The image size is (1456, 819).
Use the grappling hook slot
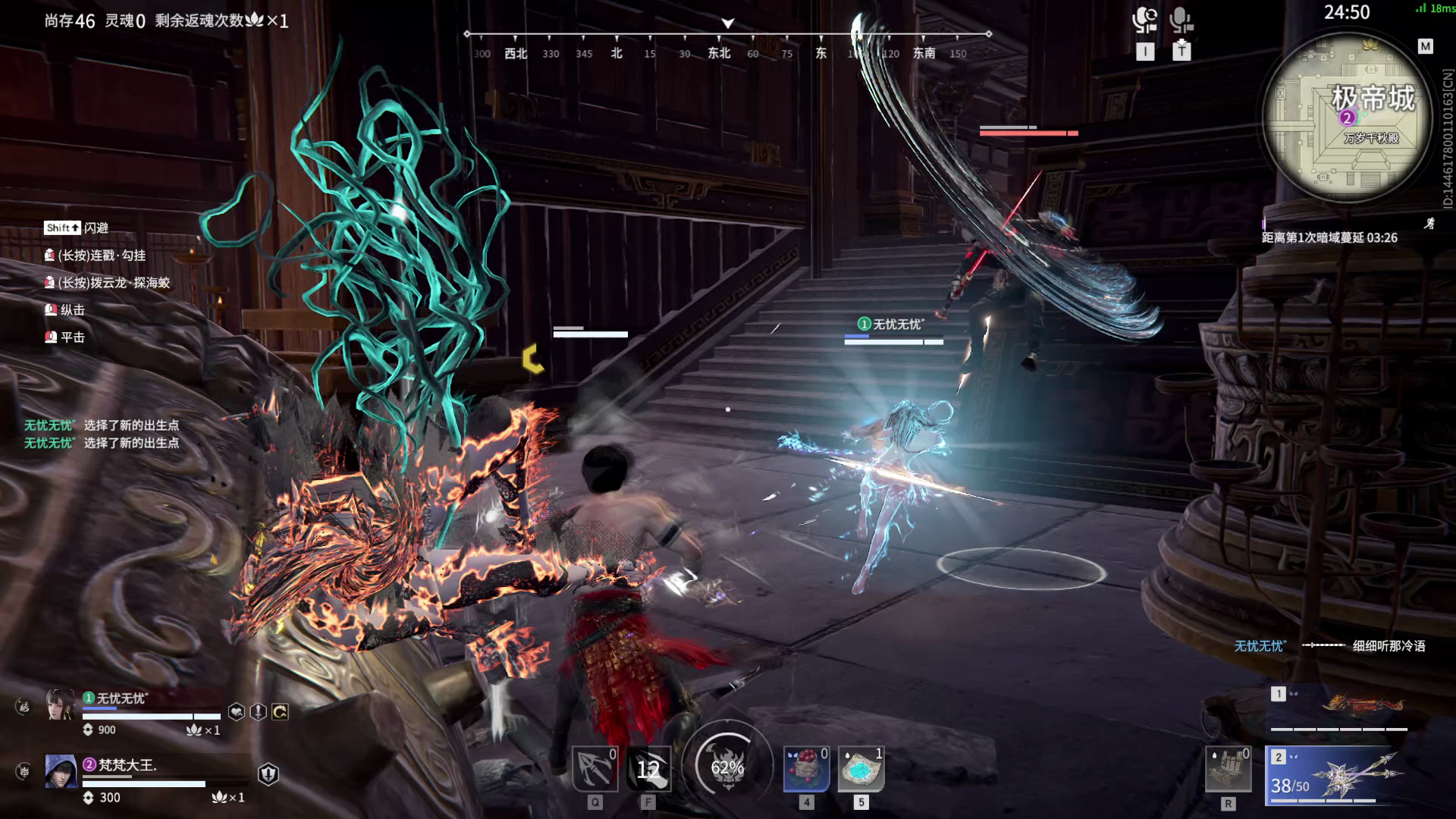(x=595, y=769)
